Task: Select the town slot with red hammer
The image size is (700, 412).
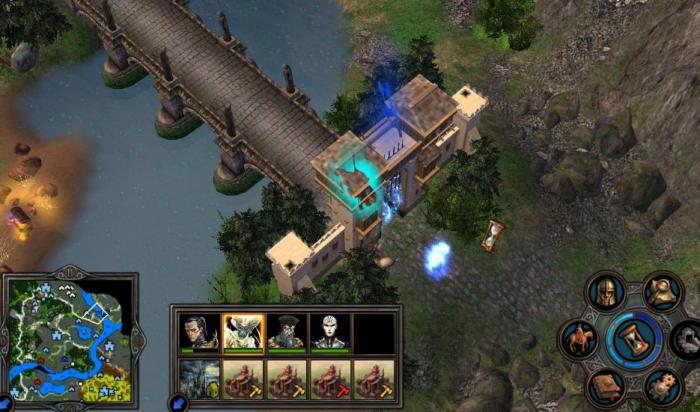Action: click(x=330, y=379)
